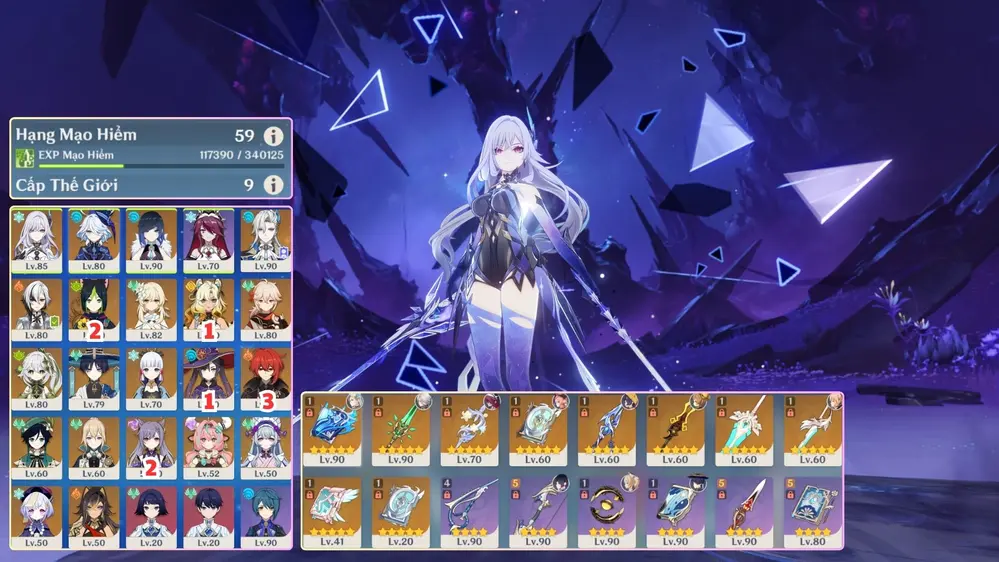Select the green leaf sword Lv.90 weapon

pos(401,429)
